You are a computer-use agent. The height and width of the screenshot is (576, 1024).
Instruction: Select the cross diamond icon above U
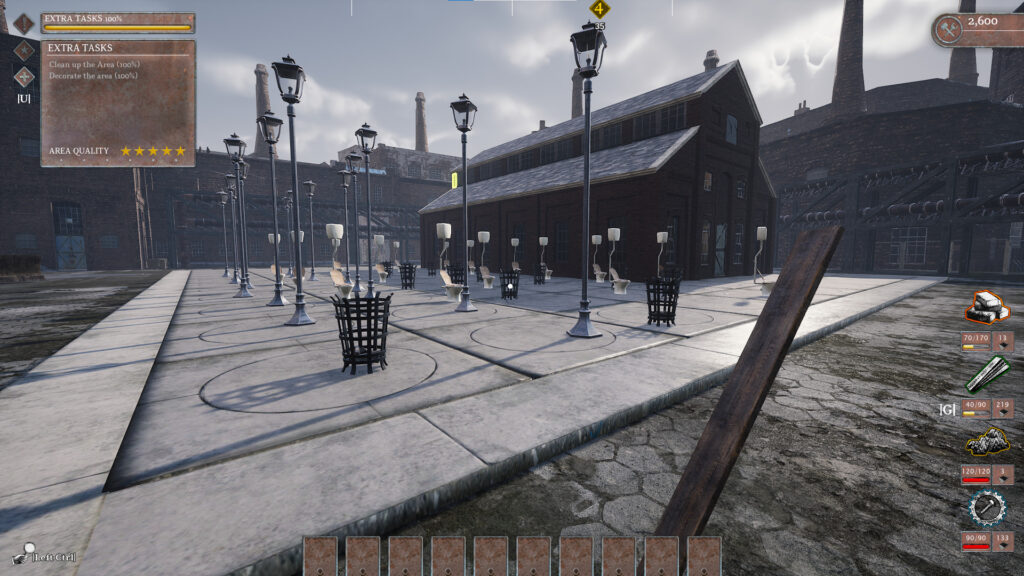[24, 77]
